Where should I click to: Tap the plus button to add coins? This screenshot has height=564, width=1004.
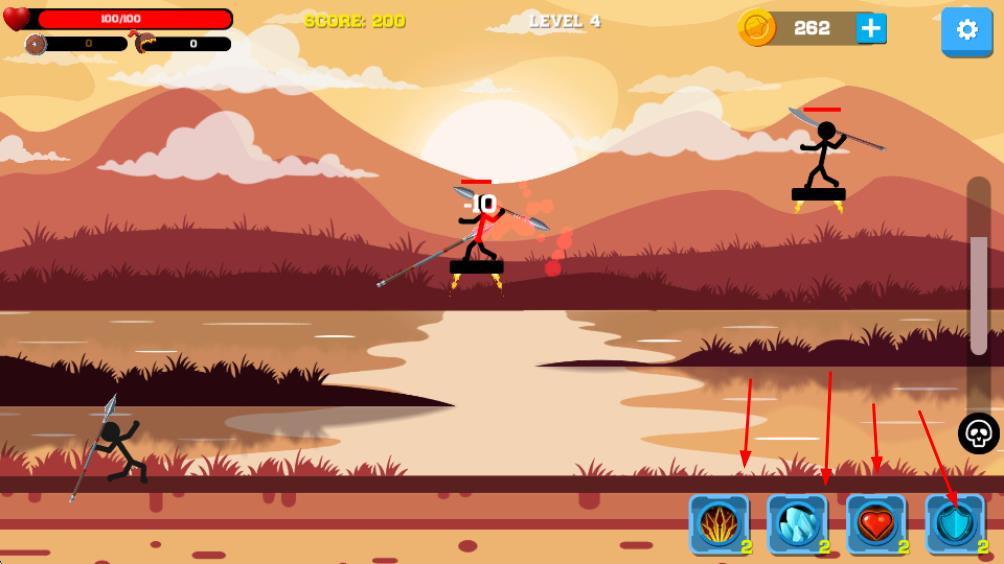[871, 29]
